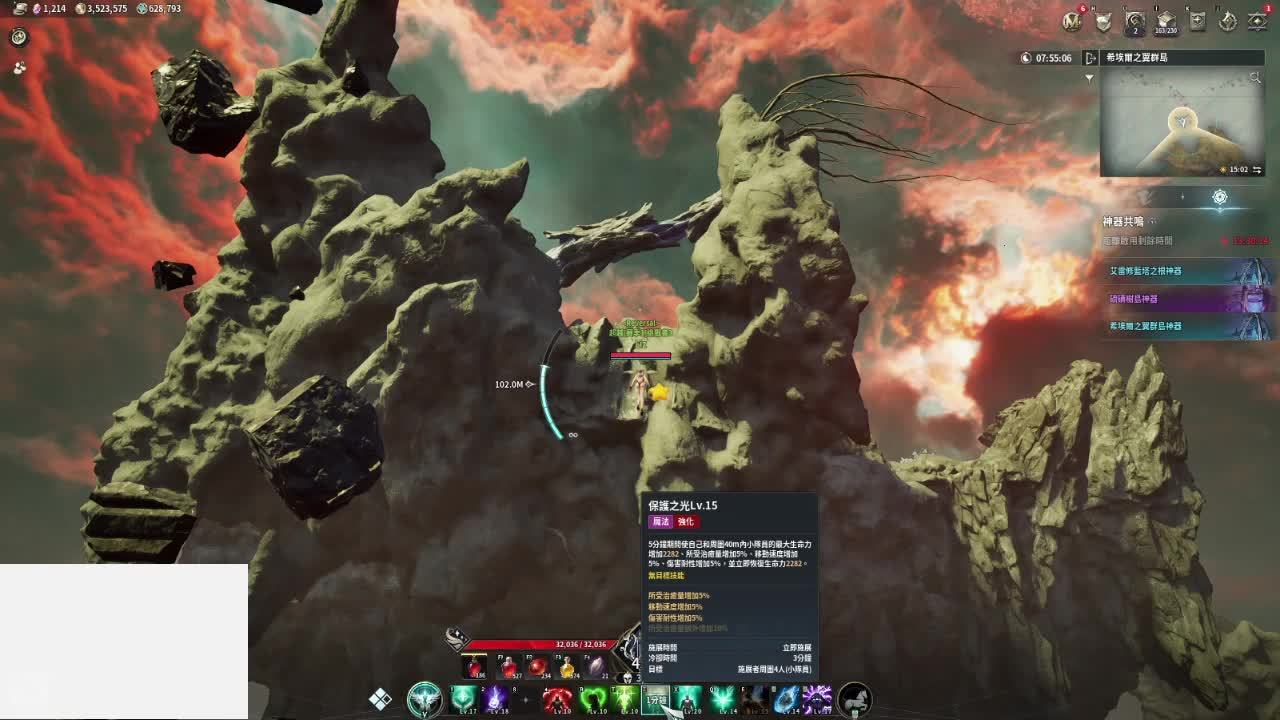Switch to the glowing compass tracker tab
Image resolution: width=1280 pixels, height=720 pixels.
[1219, 198]
